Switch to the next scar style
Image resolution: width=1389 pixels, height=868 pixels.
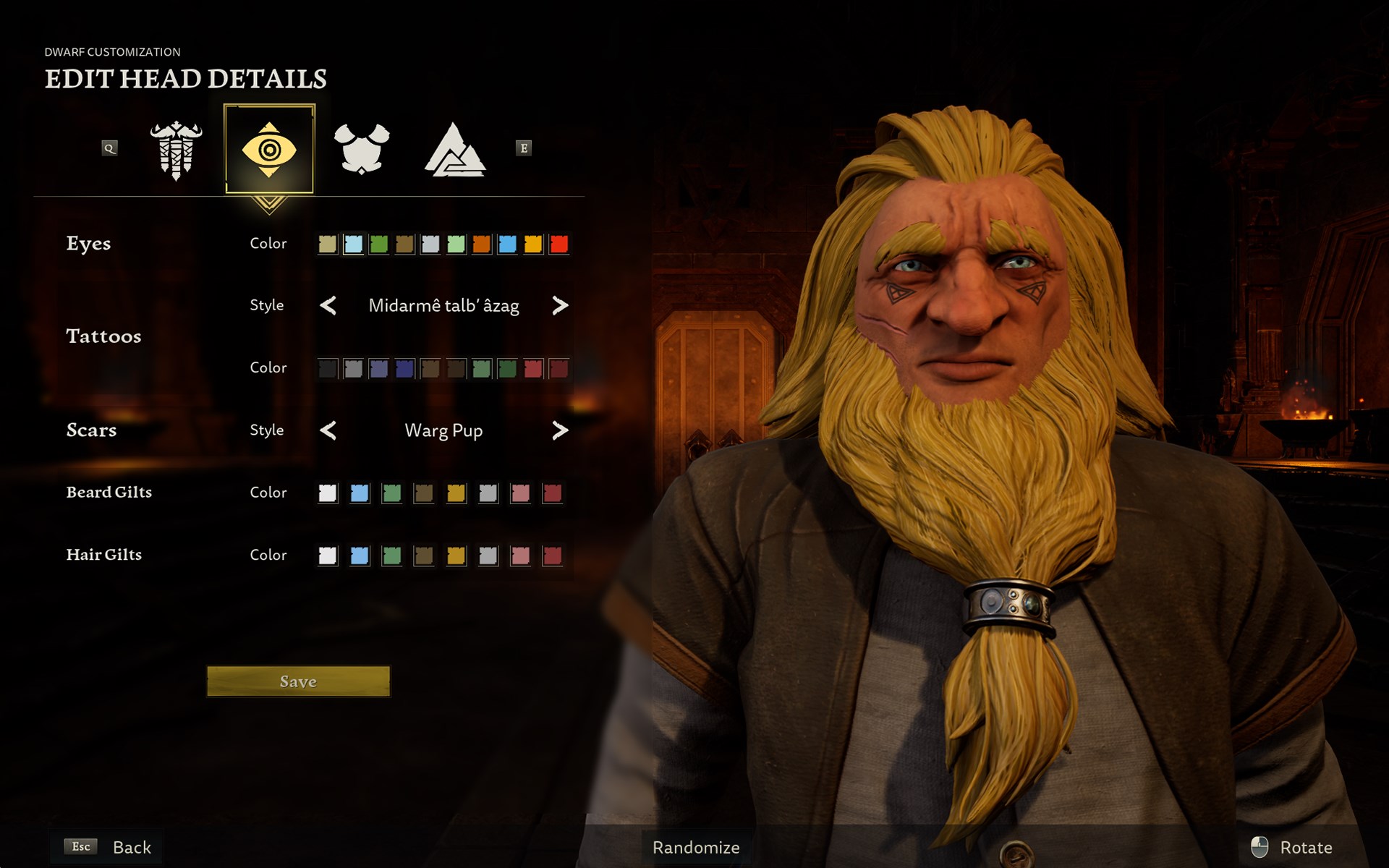(559, 430)
